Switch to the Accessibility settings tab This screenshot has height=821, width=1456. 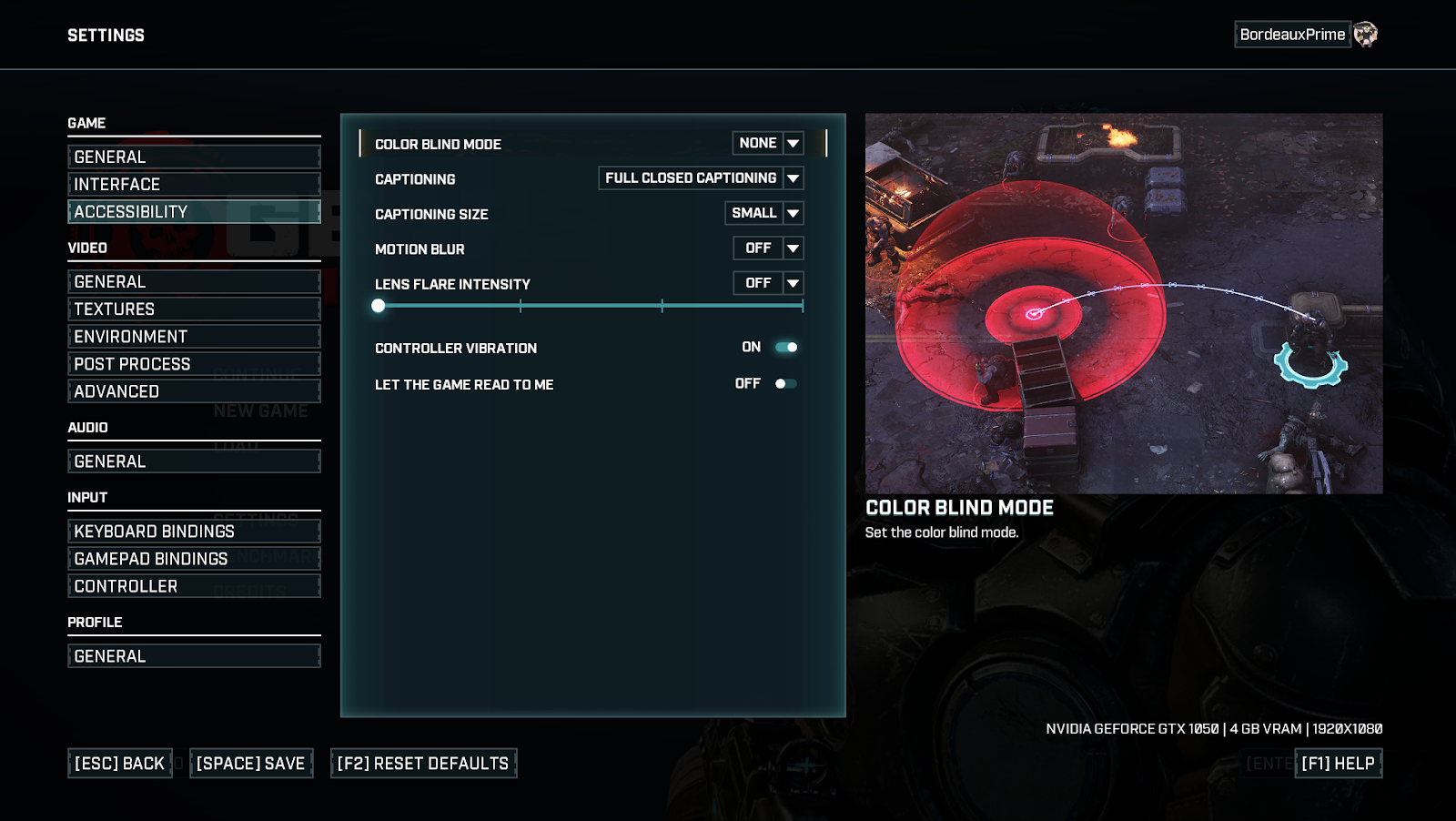pyautogui.click(x=194, y=212)
